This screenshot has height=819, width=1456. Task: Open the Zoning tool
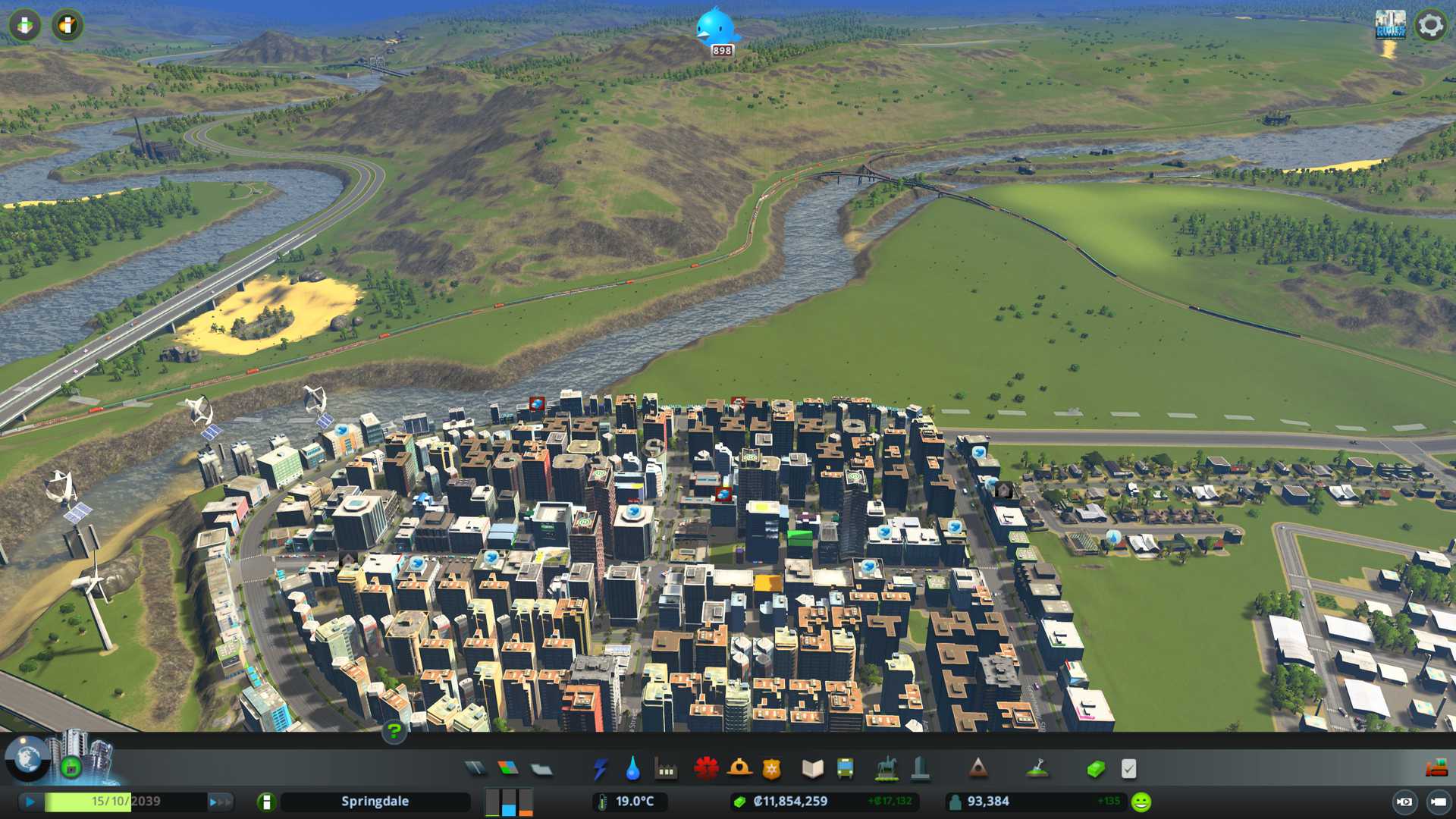(508, 769)
